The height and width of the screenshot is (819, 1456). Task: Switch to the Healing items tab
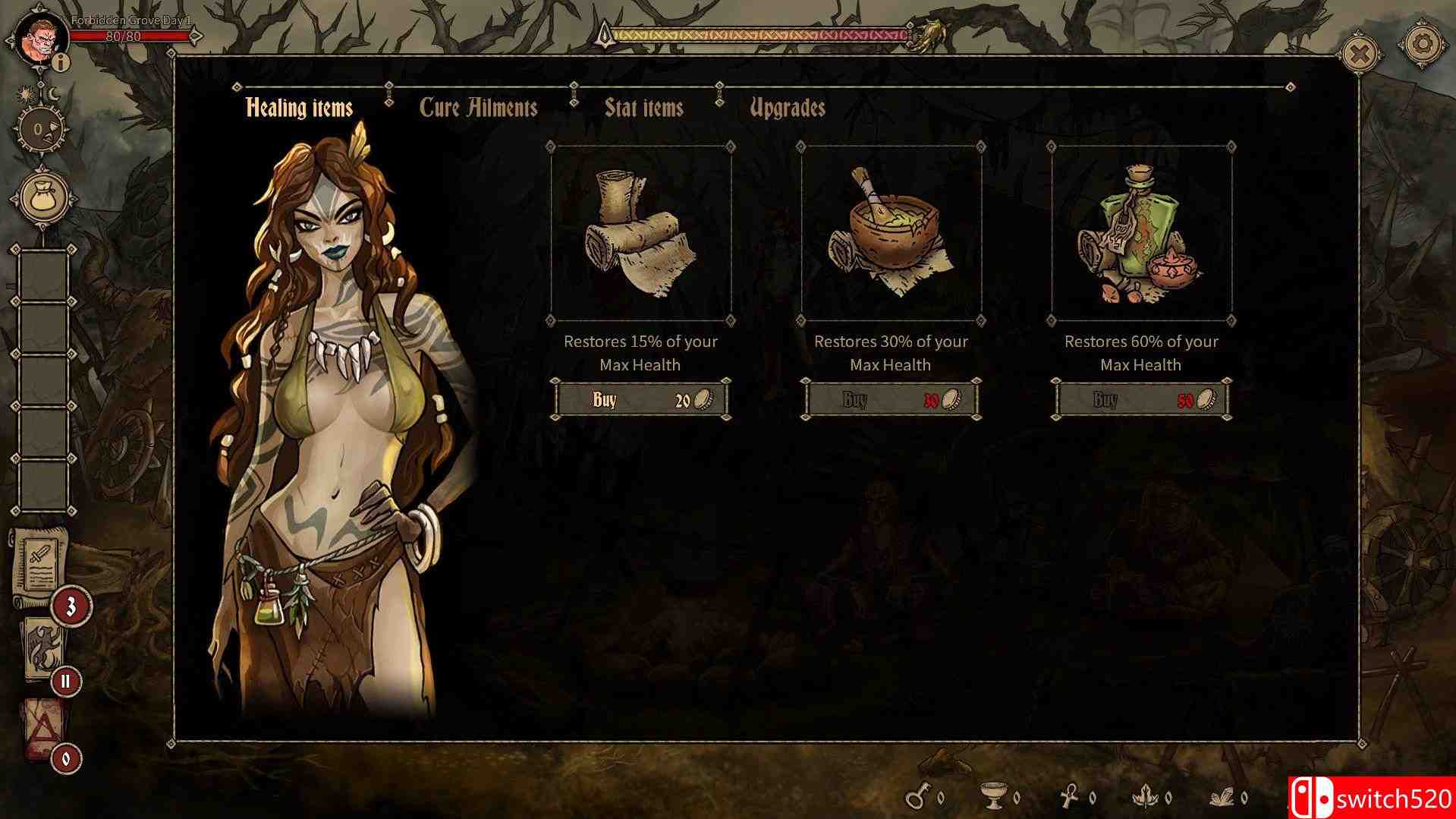[299, 108]
